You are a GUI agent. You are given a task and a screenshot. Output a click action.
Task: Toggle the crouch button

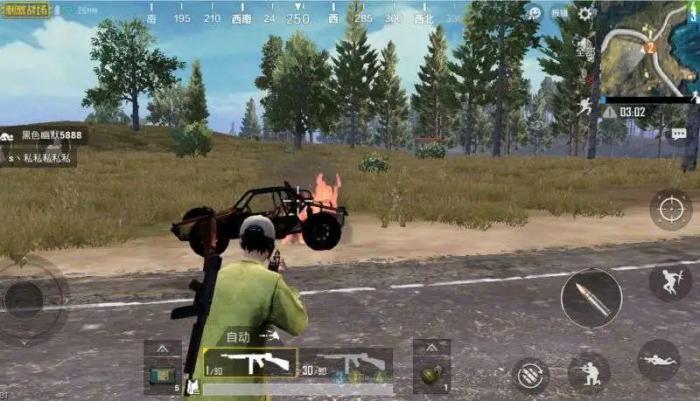coord(589,374)
